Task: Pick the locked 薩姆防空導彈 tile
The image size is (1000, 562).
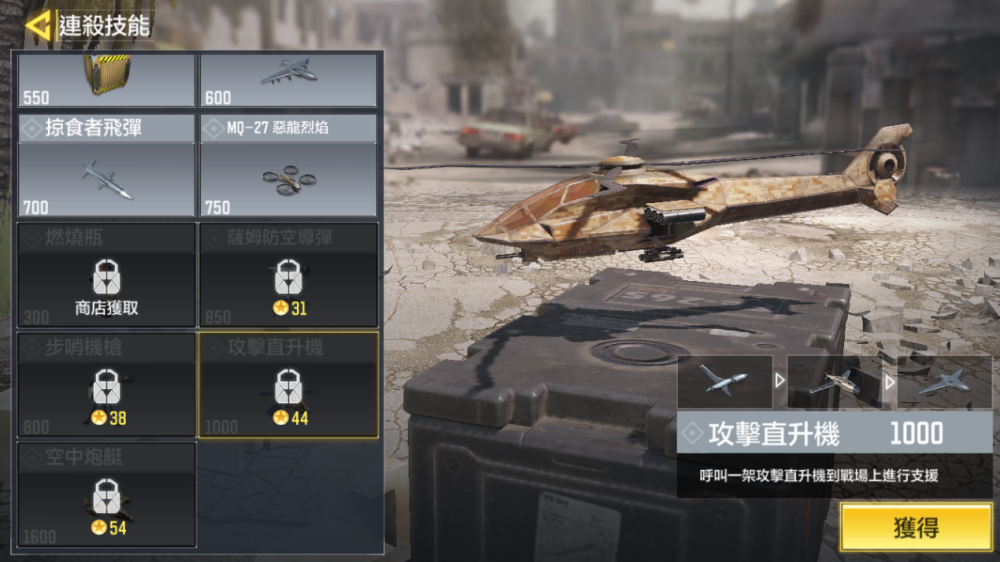Action: [x=288, y=275]
